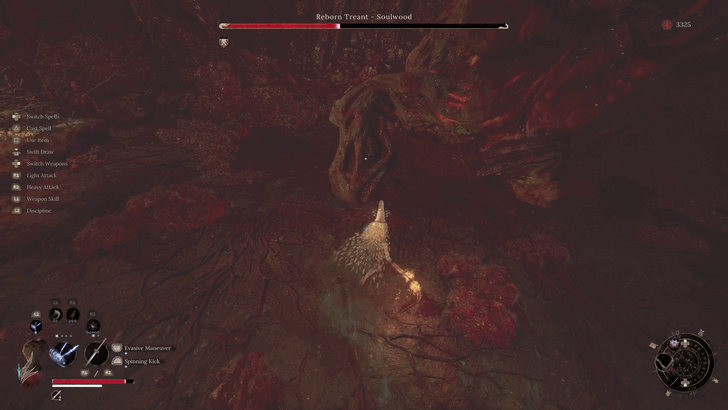Click the boss status icon under the boss bar
The height and width of the screenshot is (410, 728).
(224, 42)
